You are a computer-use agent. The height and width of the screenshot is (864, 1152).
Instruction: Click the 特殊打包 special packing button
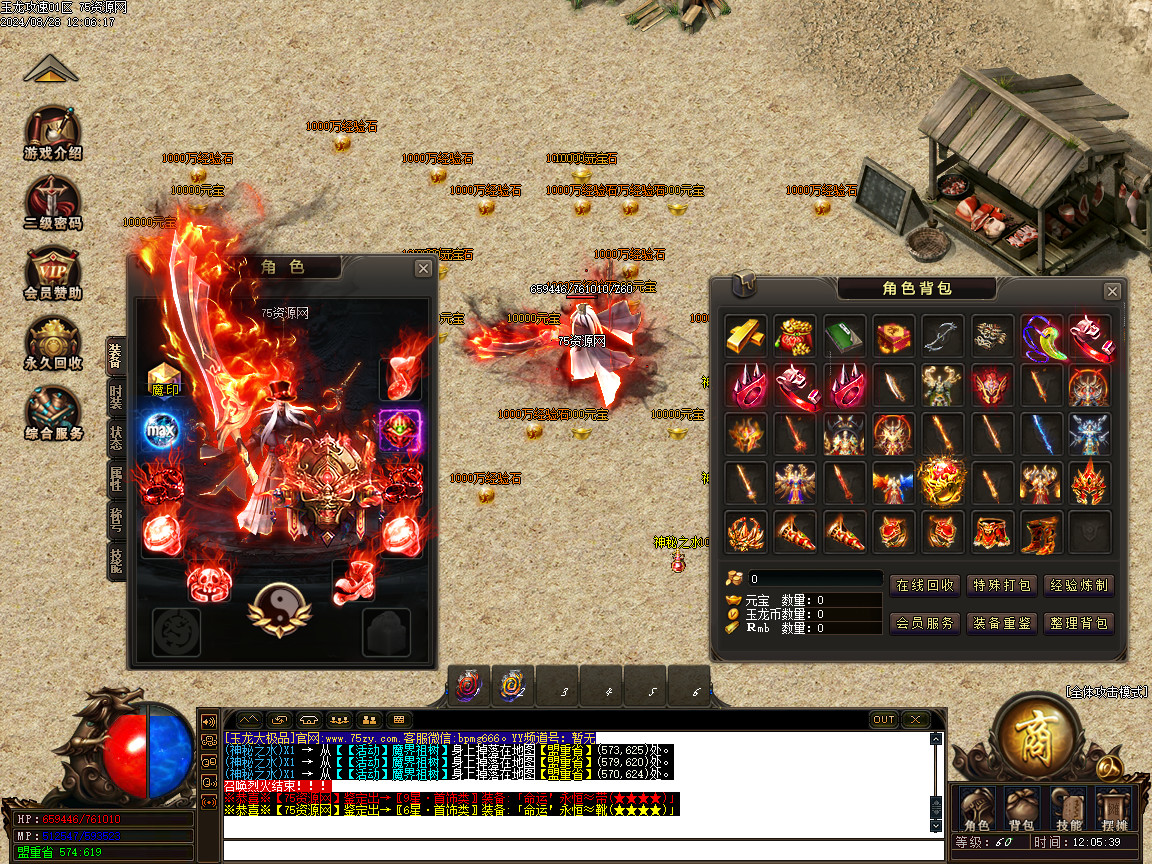pyautogui.click(x=1002, y=586)
